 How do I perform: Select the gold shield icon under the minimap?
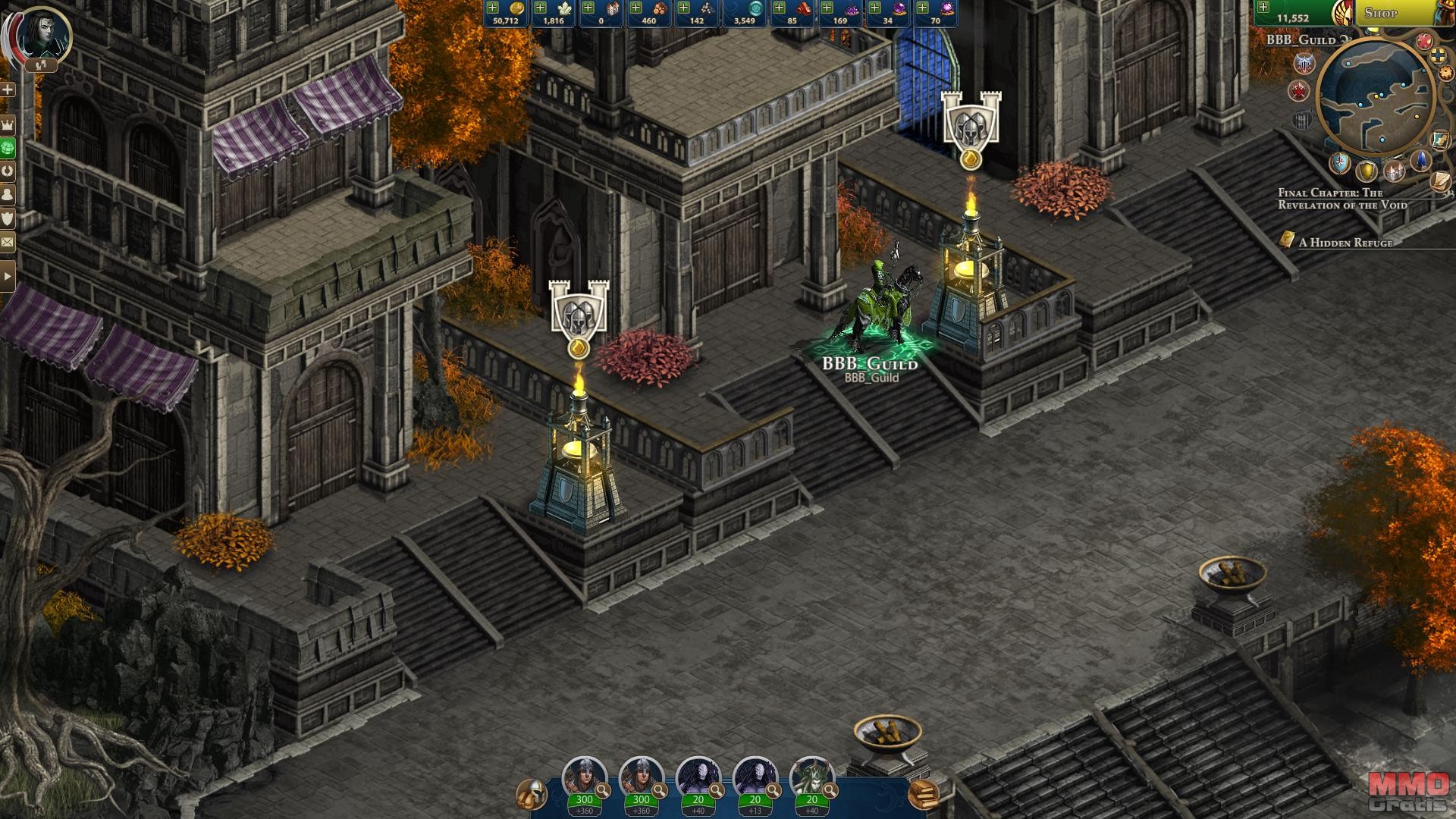click(x=1367, y=170)
